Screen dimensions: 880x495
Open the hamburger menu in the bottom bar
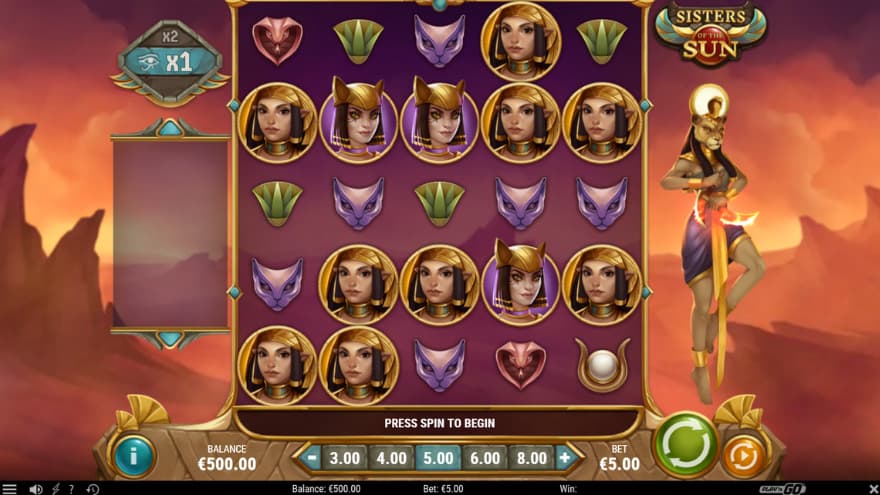coord(10,489)
